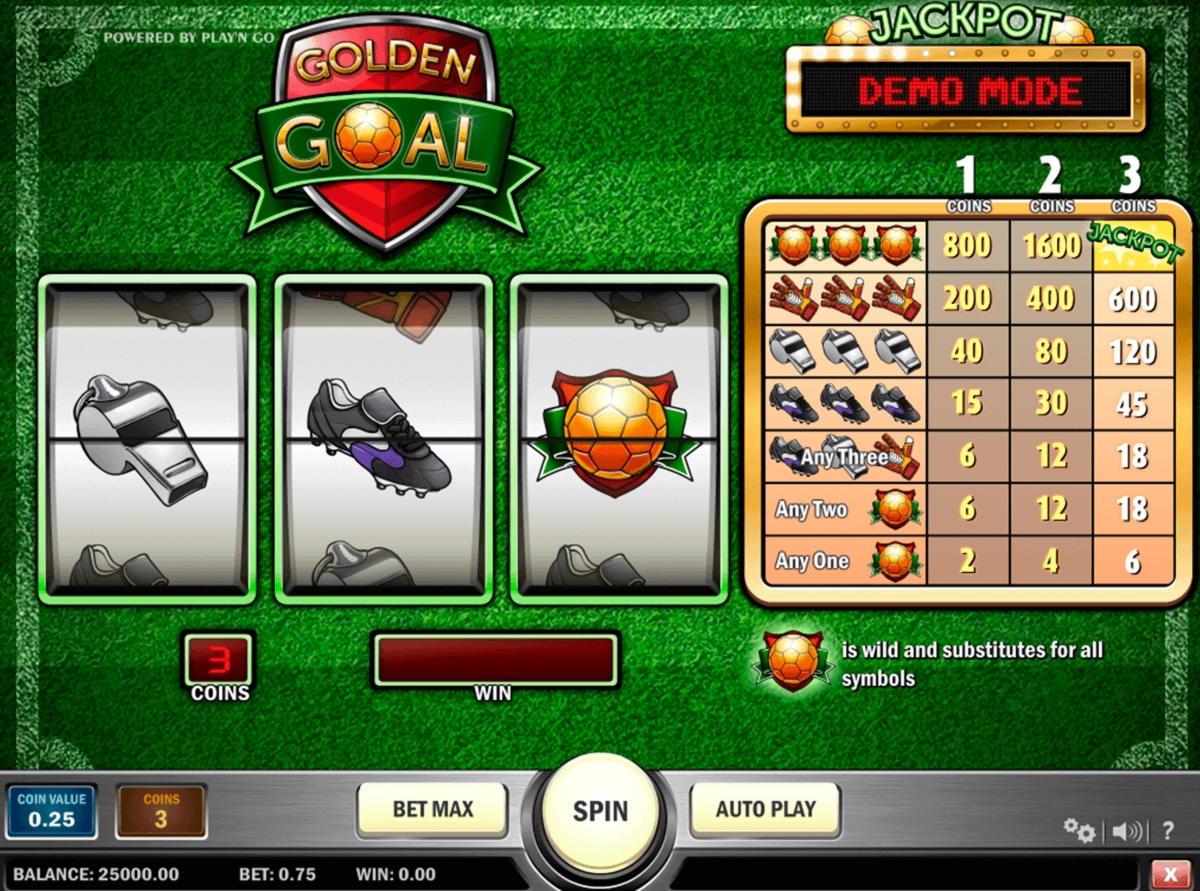Screen dimensions: 1200x891
Task: Open the gear settings icon
Action: coord(1078,829)
